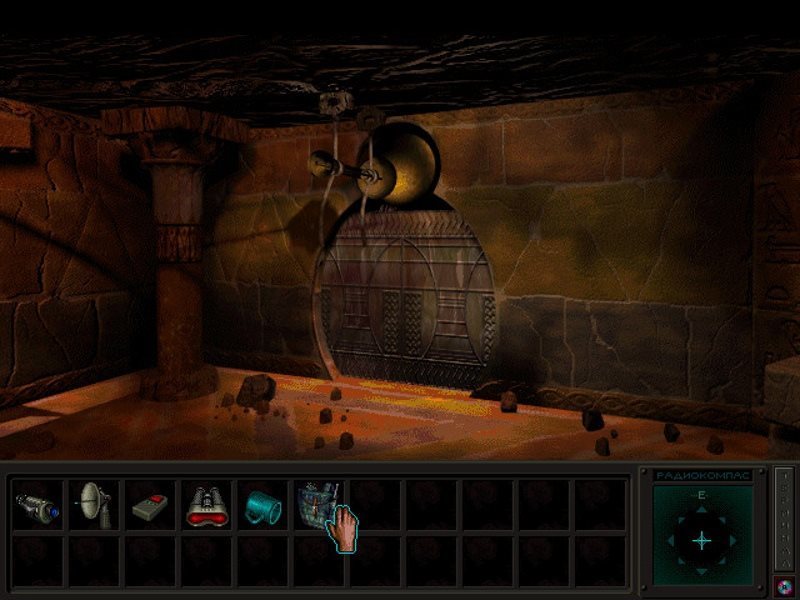Choose the red-lensed binoculars
The height and width of the screenshot is (600, 800).
tap(207, 505)
